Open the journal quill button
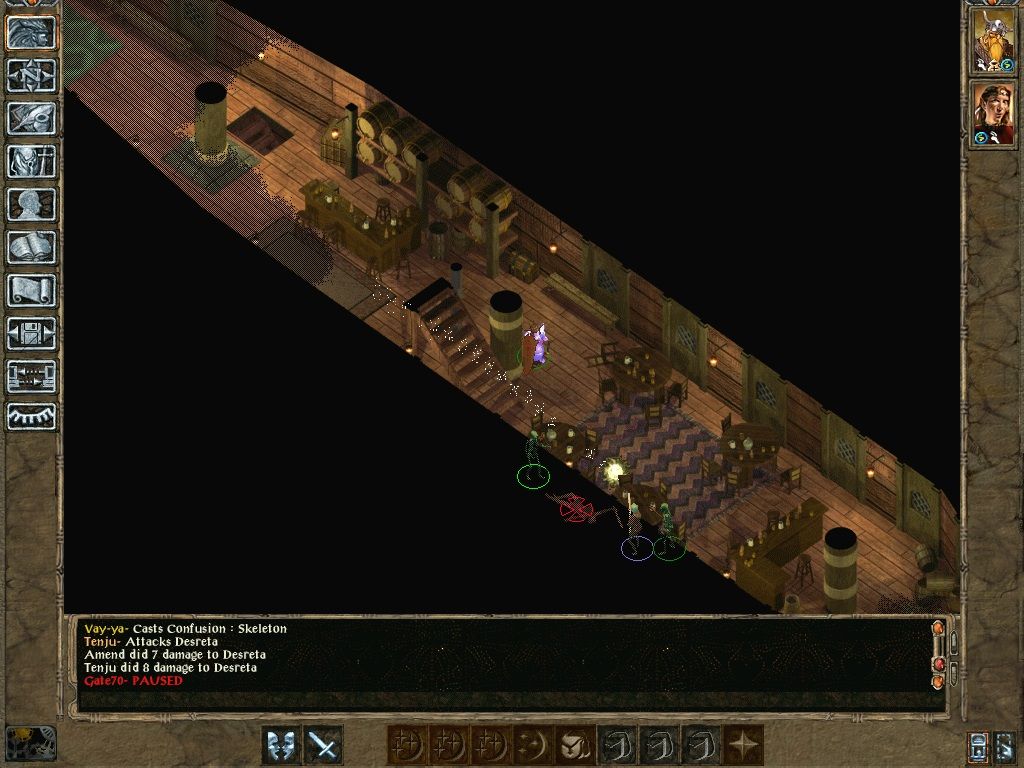 [31, 118]
